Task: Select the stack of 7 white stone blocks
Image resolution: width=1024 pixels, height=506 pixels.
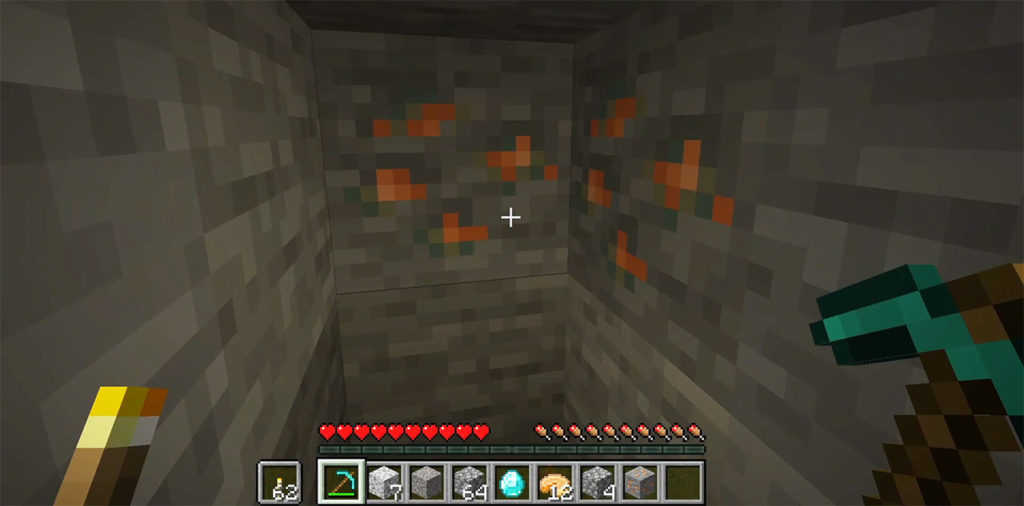Action: [383, 480]
